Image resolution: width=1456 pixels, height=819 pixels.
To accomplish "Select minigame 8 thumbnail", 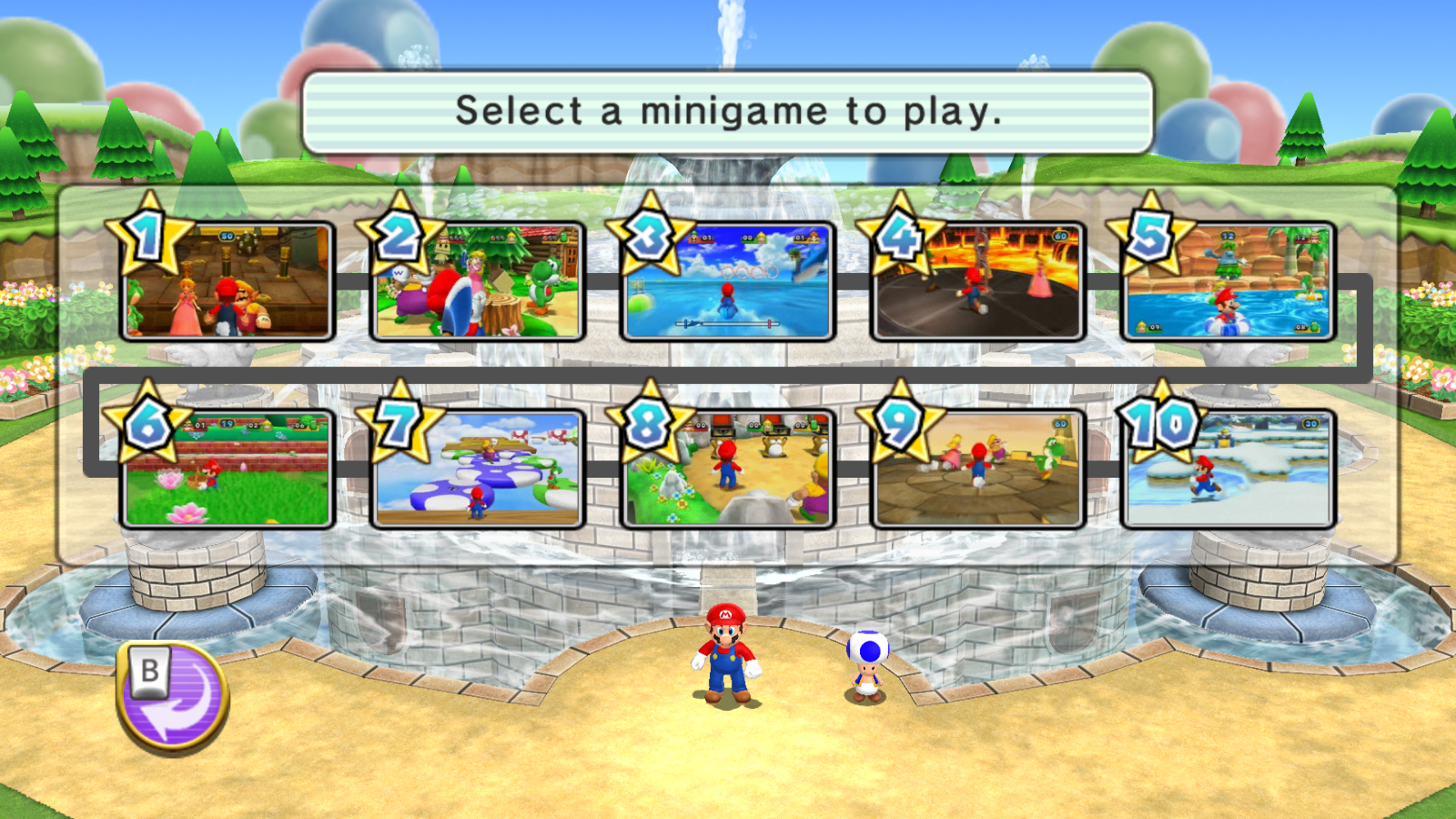I will tap(728, 470).
